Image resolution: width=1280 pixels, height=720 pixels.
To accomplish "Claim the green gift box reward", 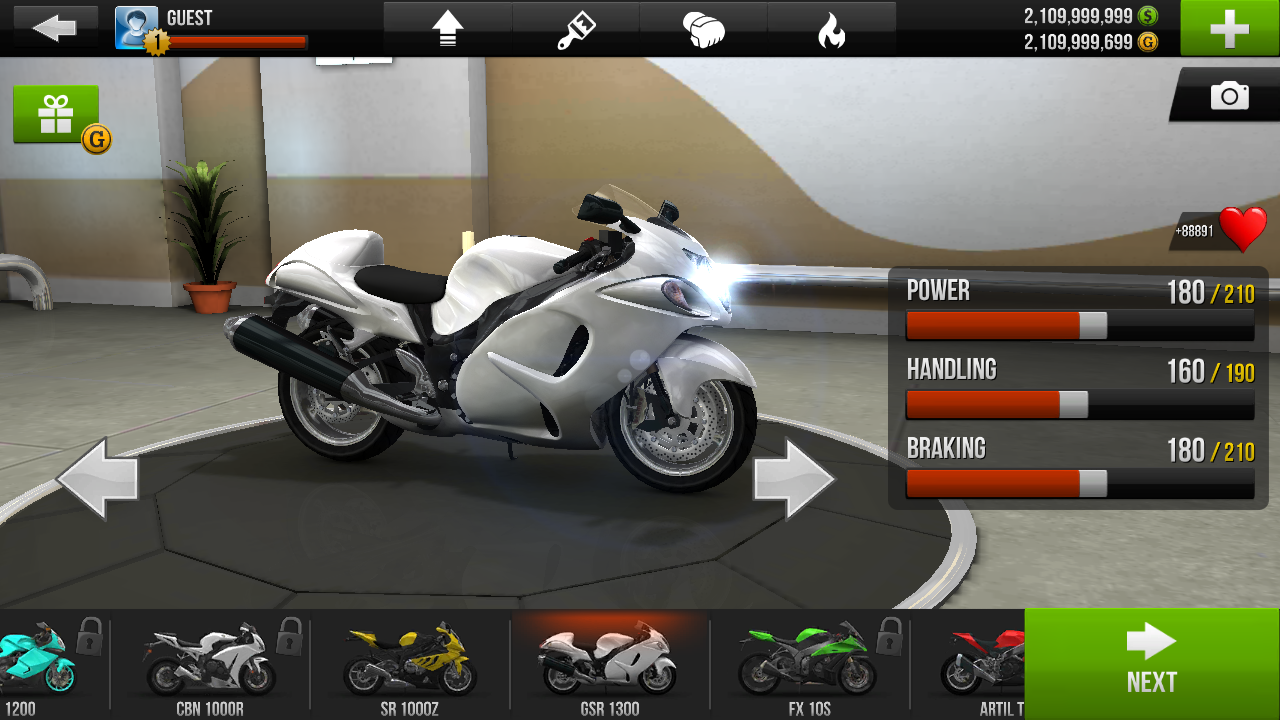I will [56, 115].
